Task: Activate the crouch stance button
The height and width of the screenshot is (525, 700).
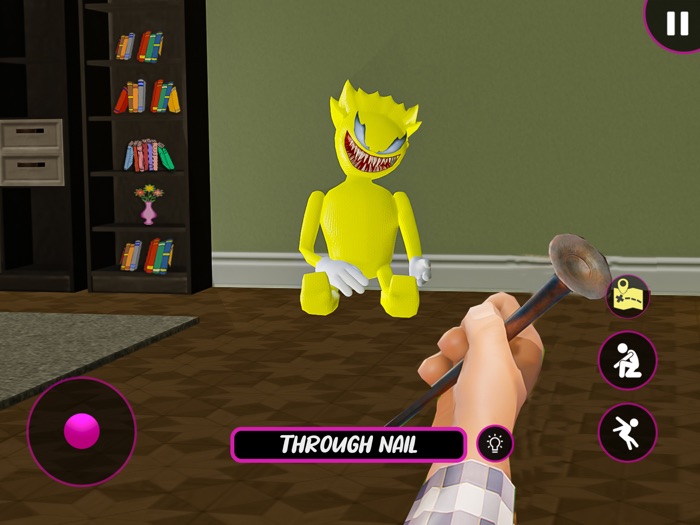Action: [628, 360]
